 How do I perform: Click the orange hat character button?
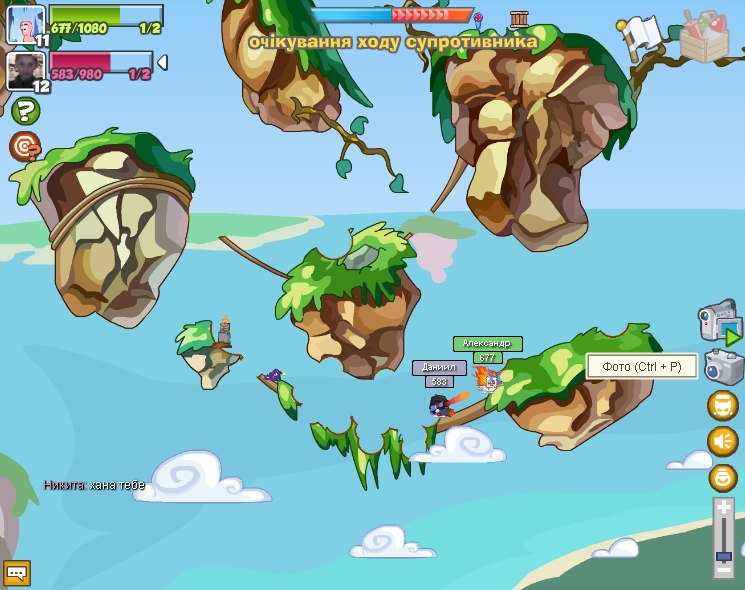pos(722,405)
